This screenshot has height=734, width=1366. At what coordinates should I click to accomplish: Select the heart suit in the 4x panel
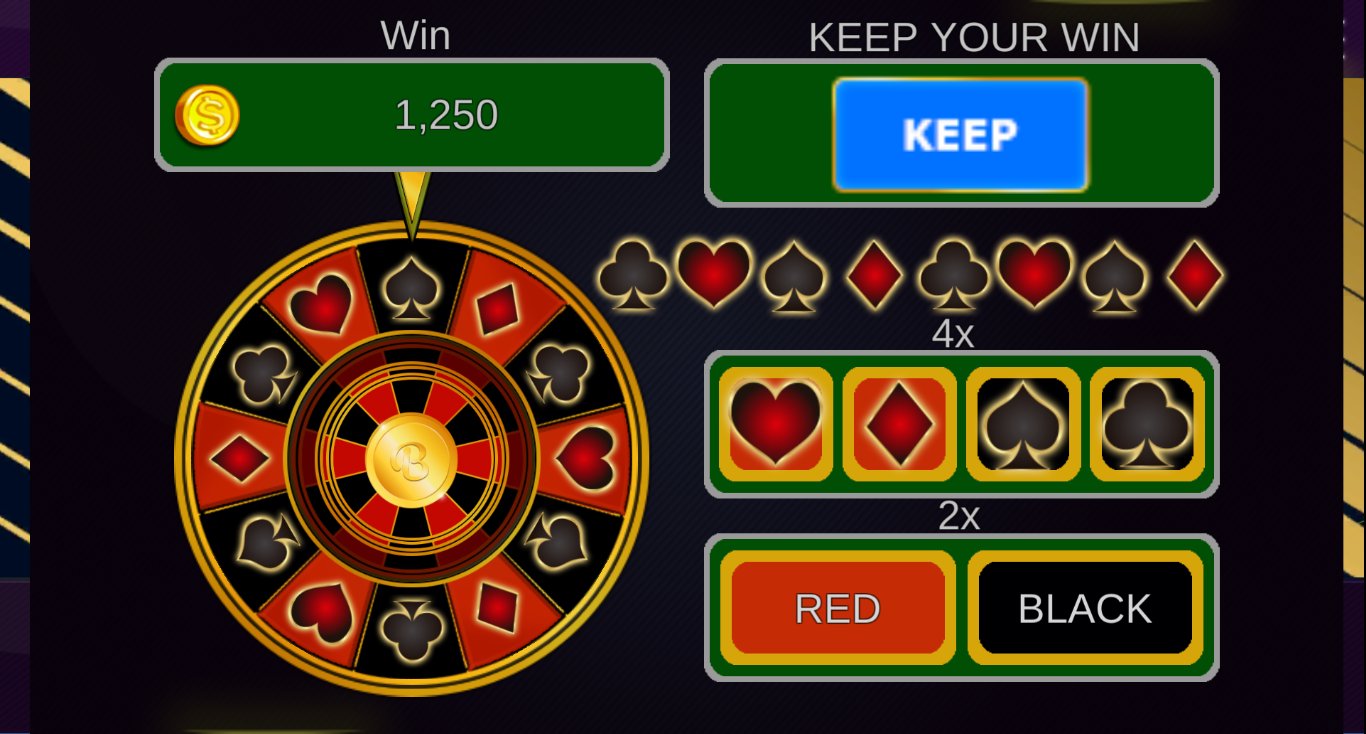point(775,422)
